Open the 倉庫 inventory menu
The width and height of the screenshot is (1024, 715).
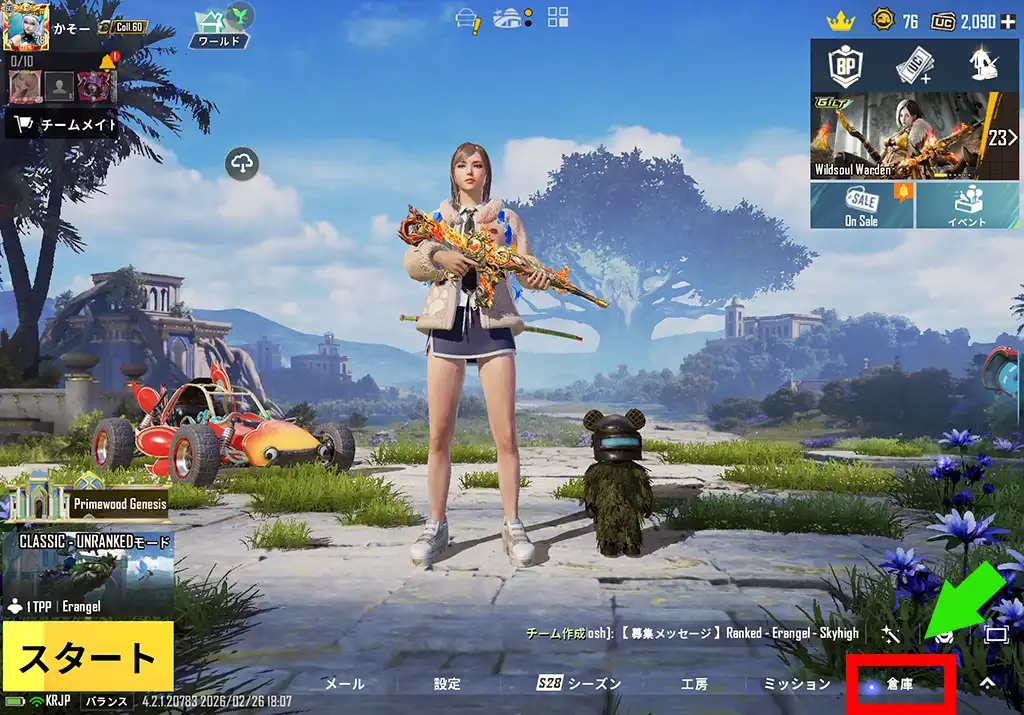900,684
